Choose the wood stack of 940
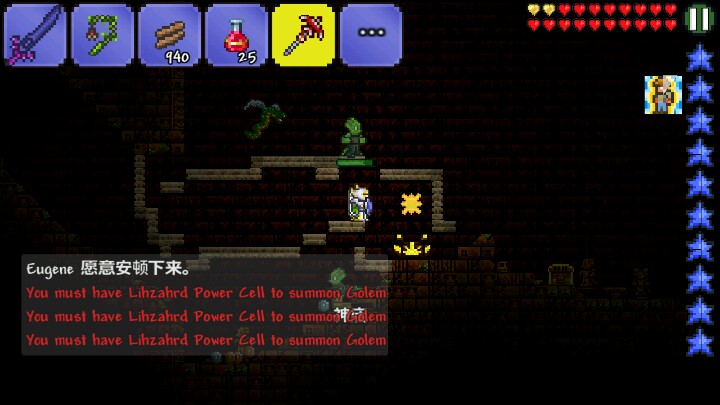 tap(169, 35)
